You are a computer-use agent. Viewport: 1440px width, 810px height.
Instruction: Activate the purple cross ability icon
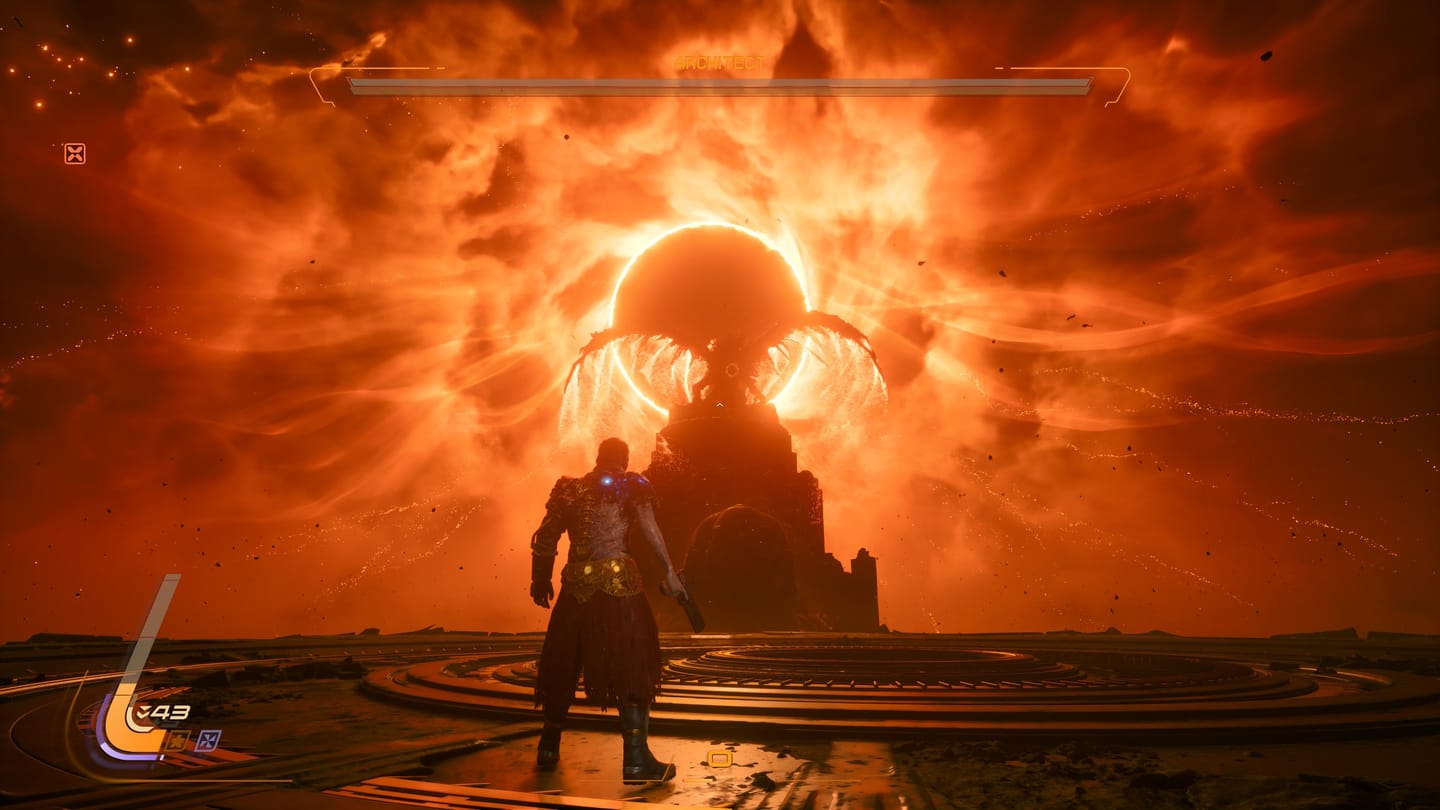(207, 741)
